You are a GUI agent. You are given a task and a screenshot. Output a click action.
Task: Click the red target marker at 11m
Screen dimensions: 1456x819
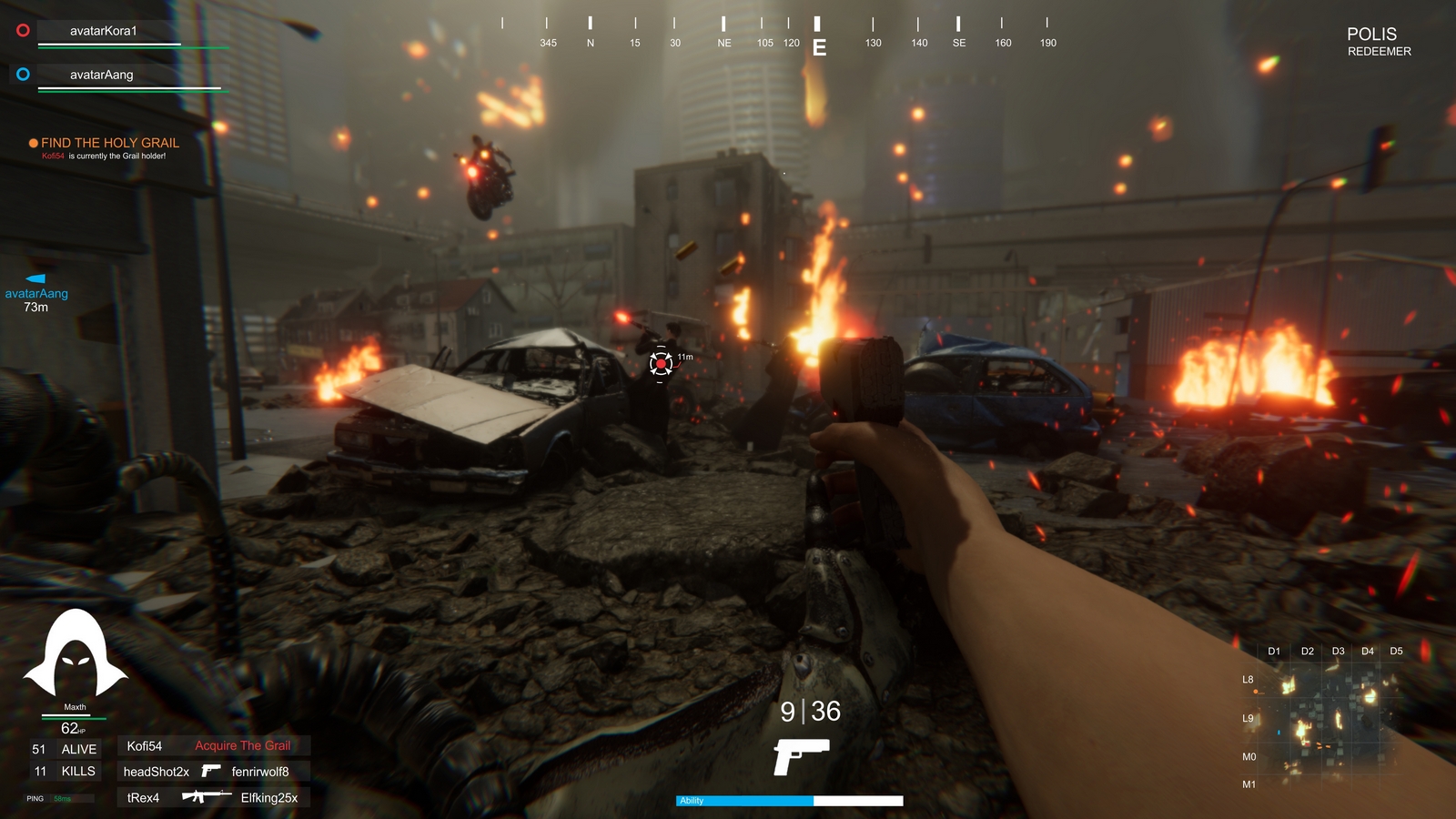pyautogui.click(x=661, y=364)
